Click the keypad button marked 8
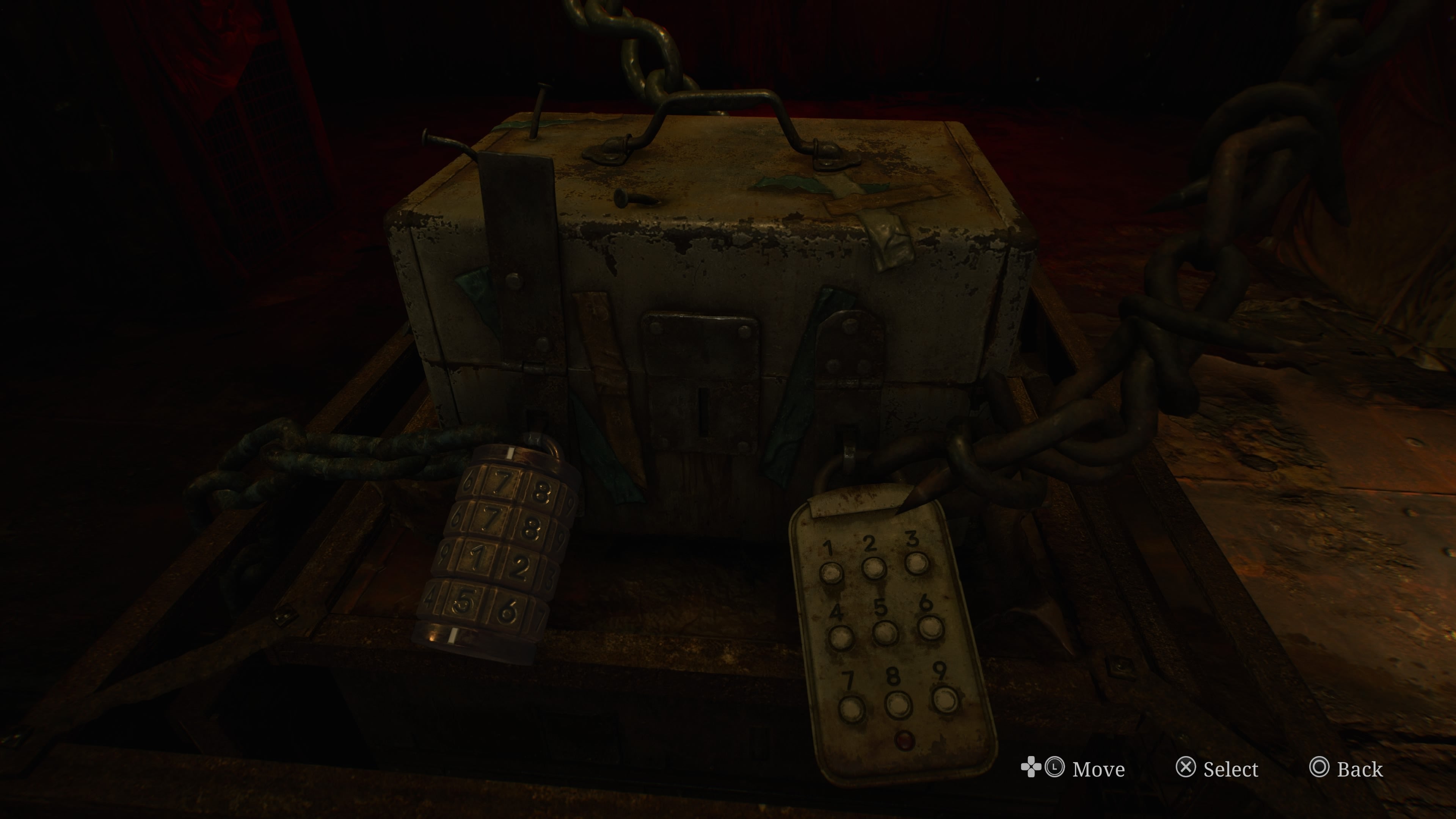Image resolution: width=1456 pixels, height=819 pixels. point(898,704)
